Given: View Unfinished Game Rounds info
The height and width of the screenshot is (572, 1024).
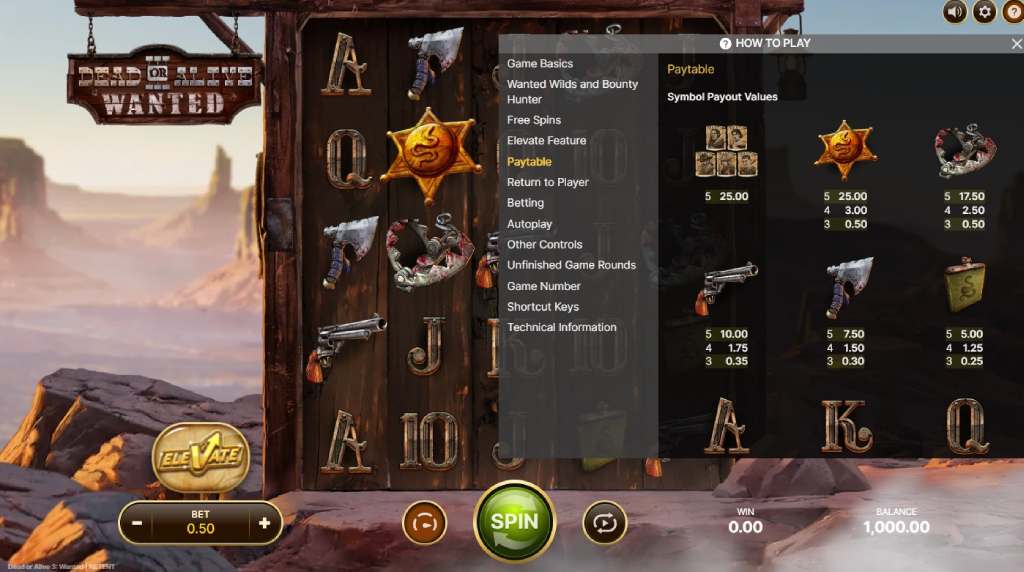Looking at the screenshot, I should click(x=571, y=265).
